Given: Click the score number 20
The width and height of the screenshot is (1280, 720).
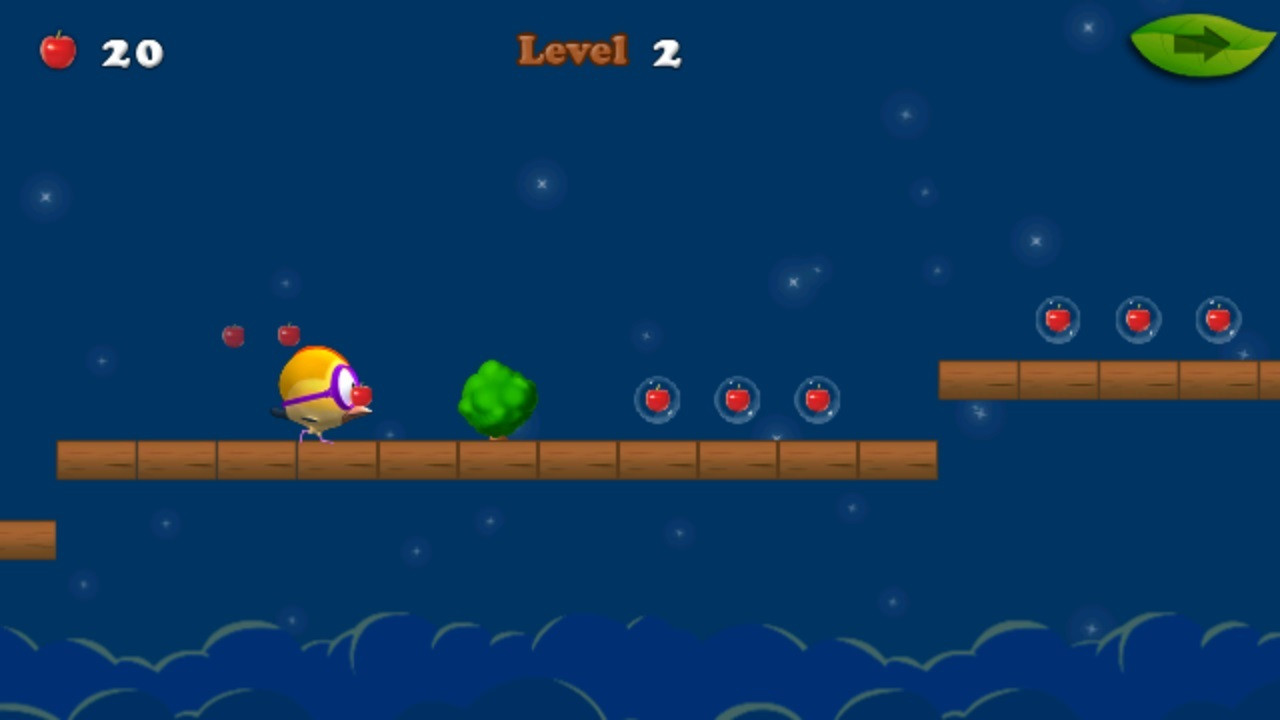Looking at the screenshot, I should pyautogui.click(x=135, y=53).
